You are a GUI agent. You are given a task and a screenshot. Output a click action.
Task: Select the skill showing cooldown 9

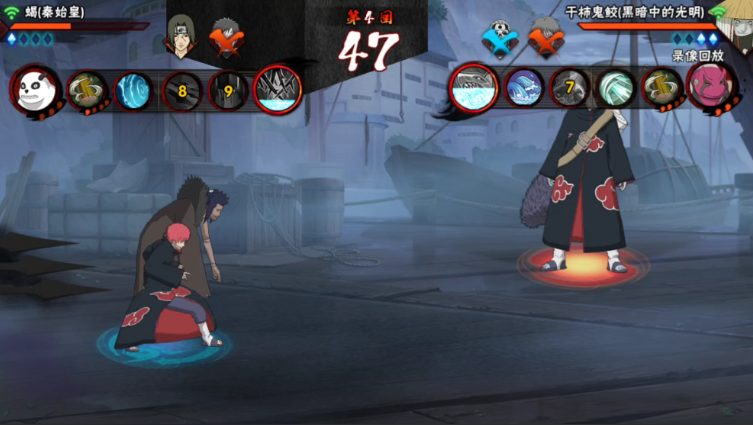228,91
